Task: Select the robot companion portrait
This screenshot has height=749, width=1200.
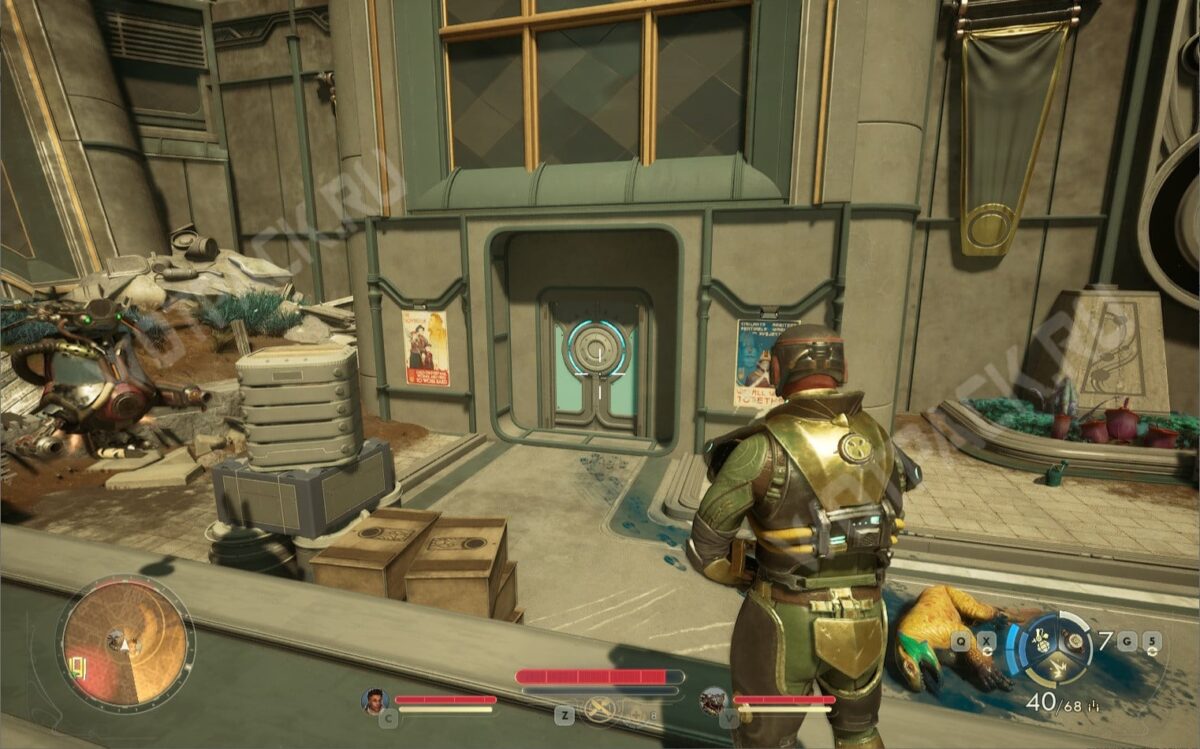Action: point(713,700)
